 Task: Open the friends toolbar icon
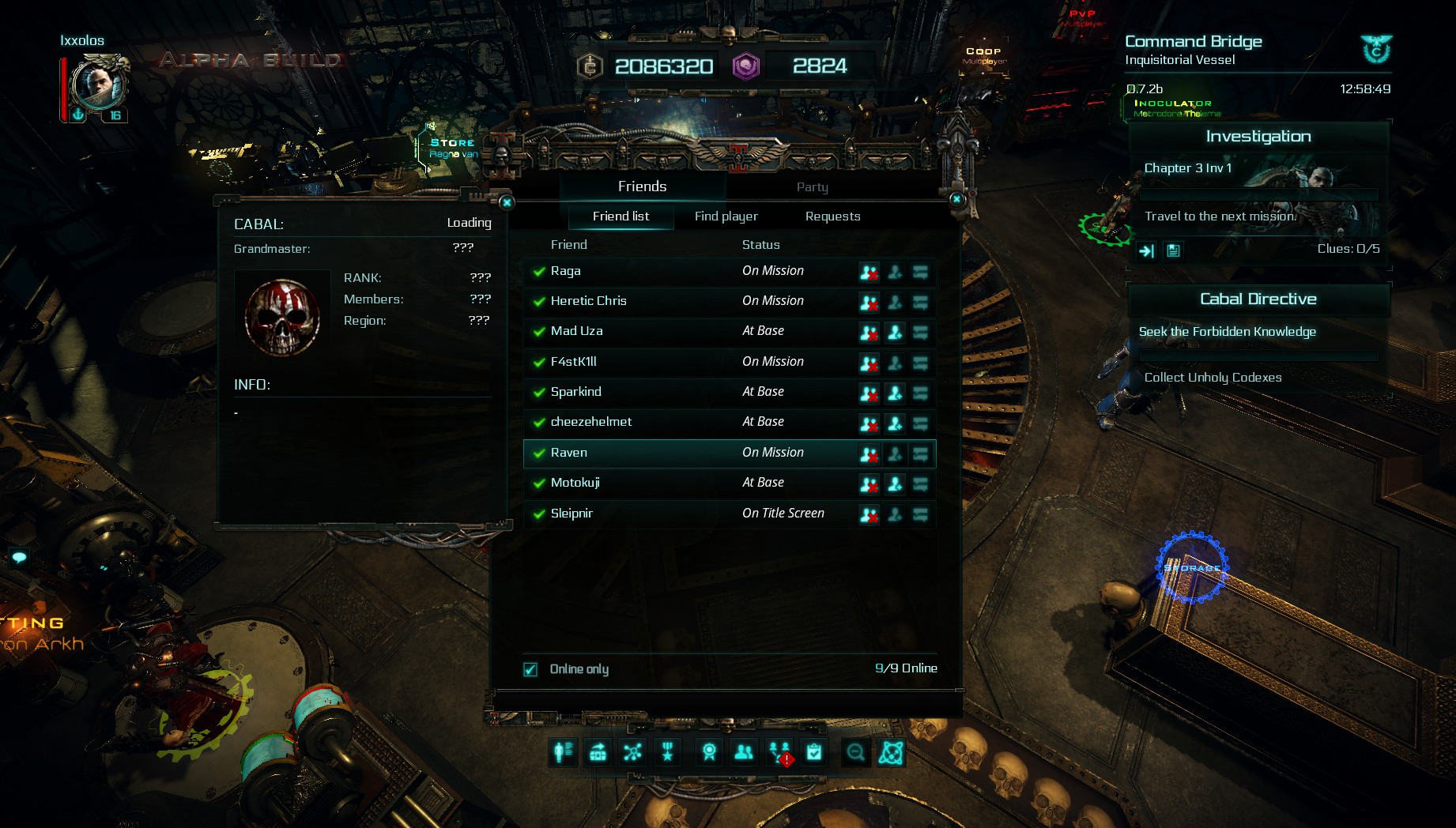click(x=744, y=752)
